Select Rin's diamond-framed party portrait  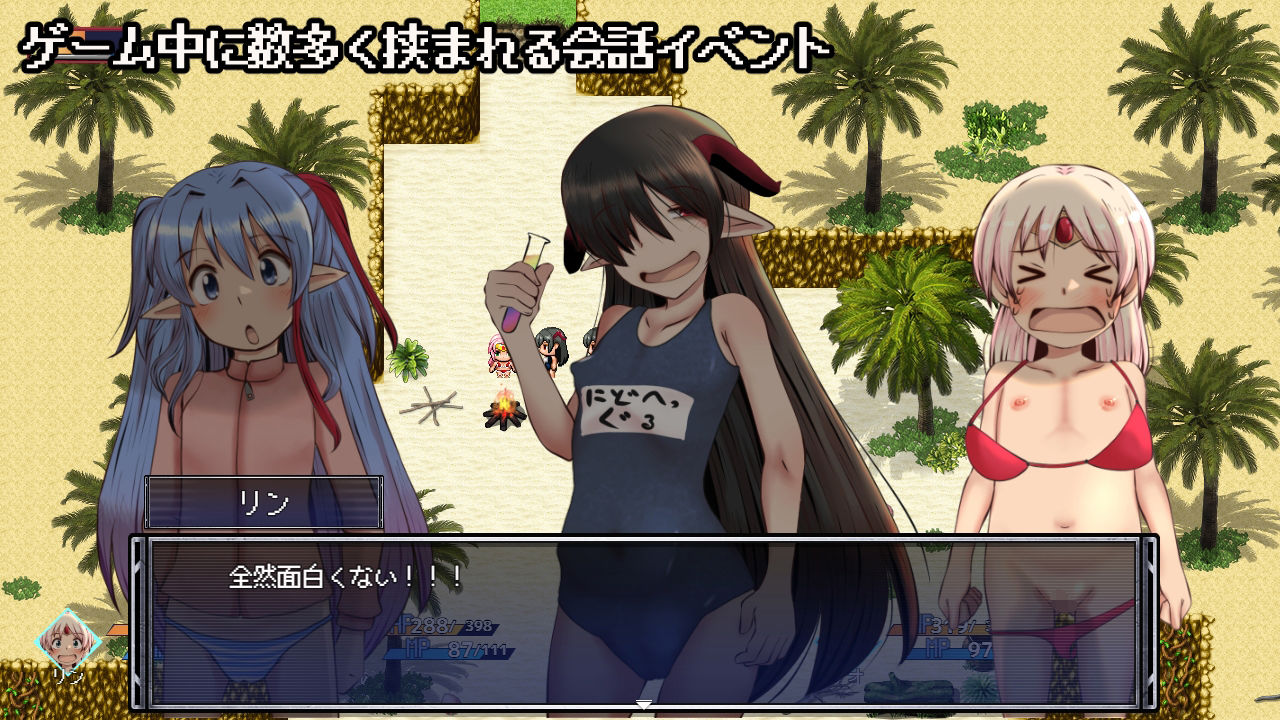coord(70,641)
